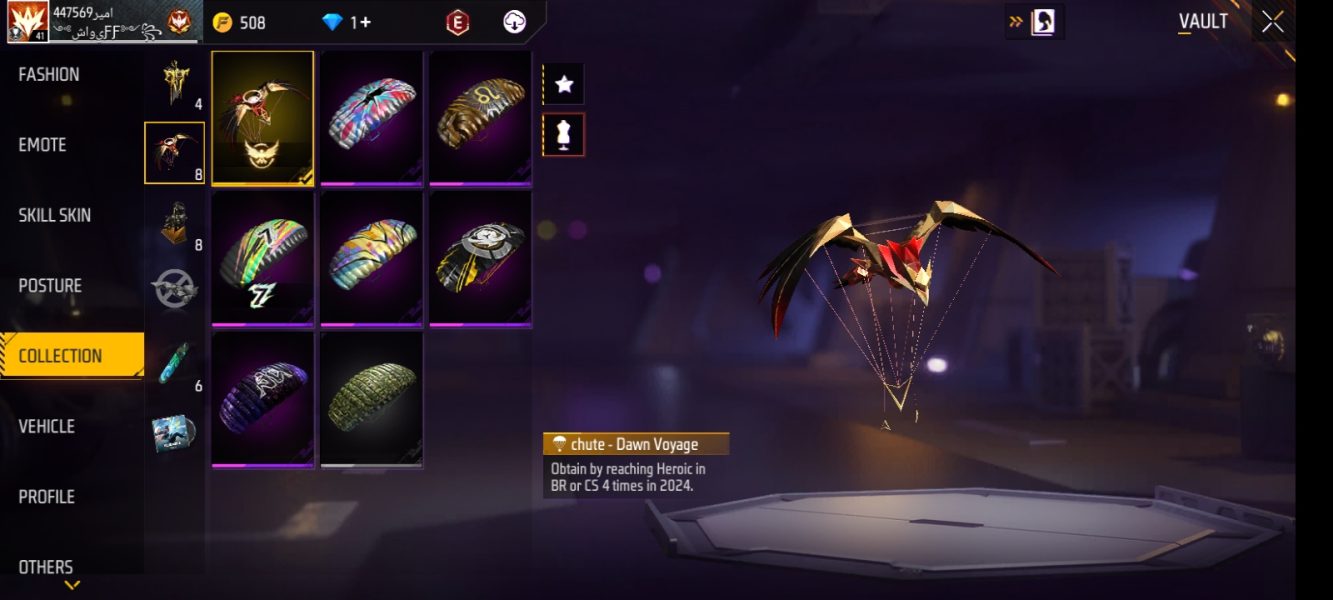This screenshot has height=600, width=1333.
Task: Go to the Posture section
Action: [50, 286]
